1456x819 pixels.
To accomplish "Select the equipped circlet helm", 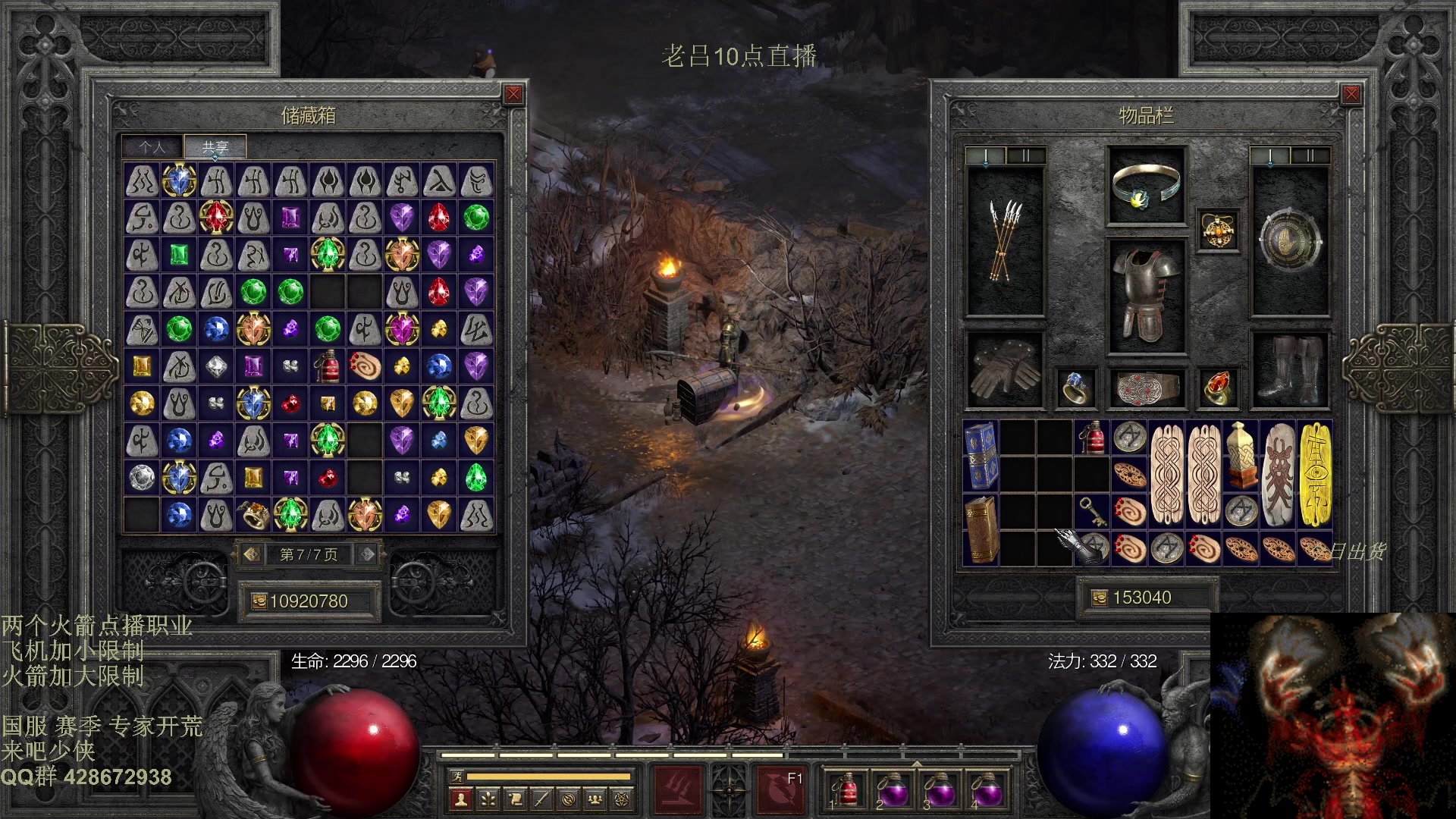I will pyautogui.click(x=1146, y=186).
